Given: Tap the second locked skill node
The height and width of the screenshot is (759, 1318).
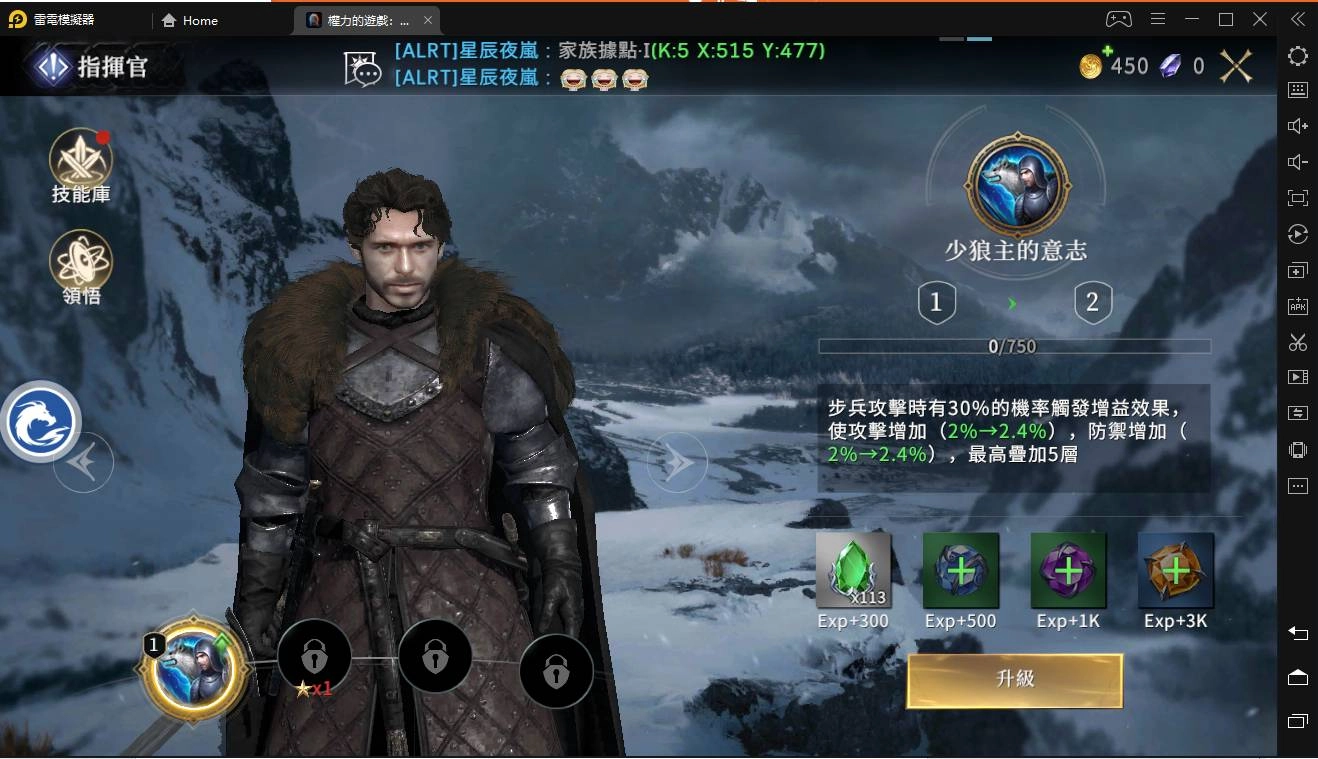Looking at the screenshot, I should [435, 656].
